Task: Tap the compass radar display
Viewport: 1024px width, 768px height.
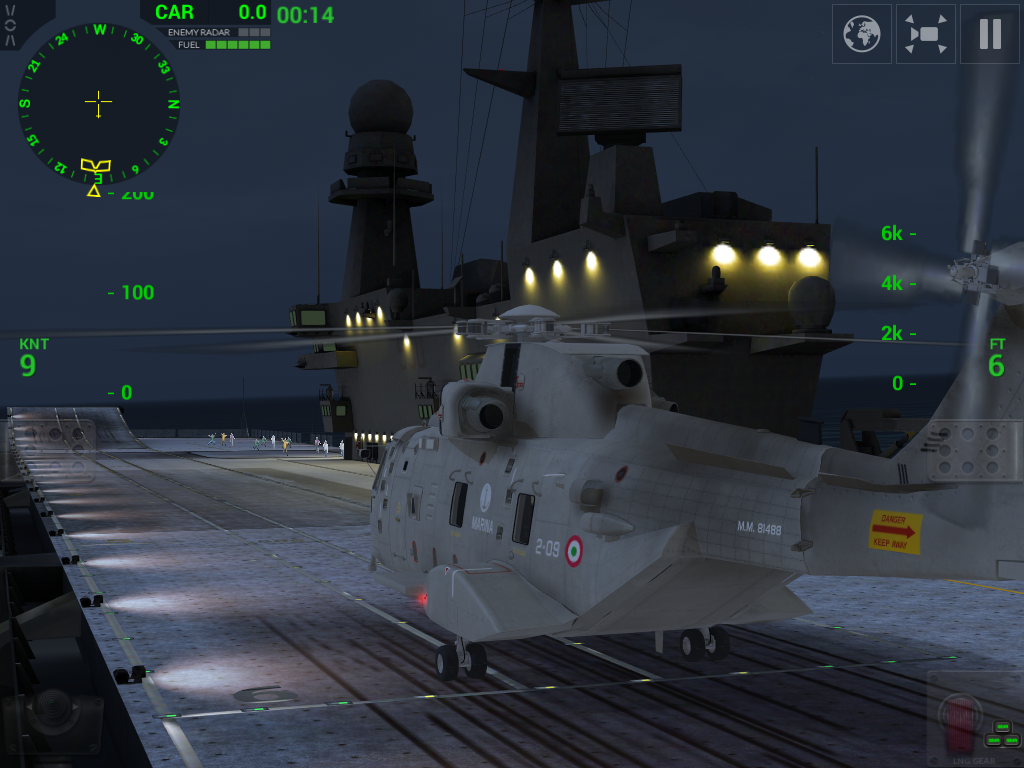Action: (98, 102)
